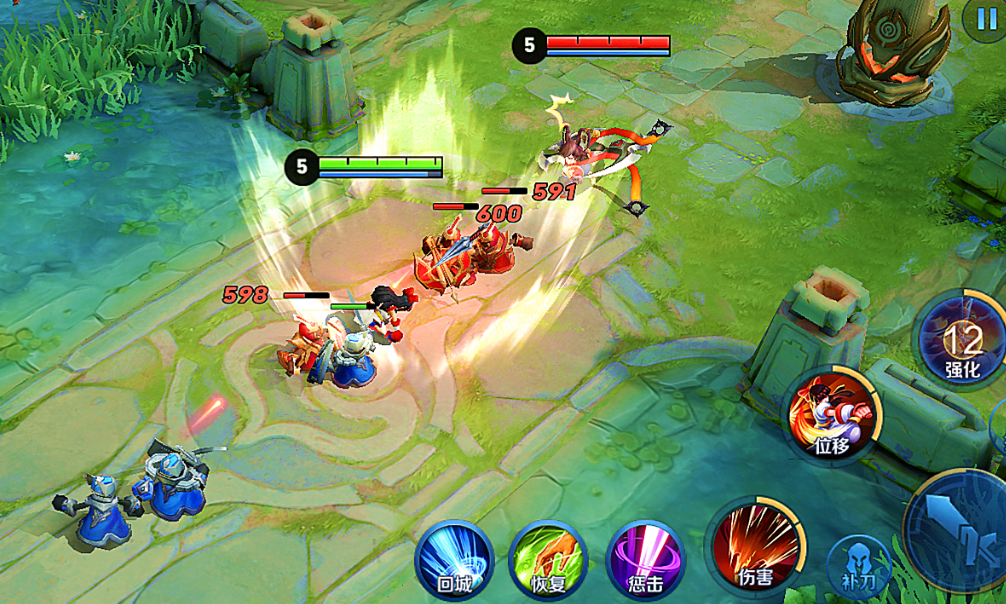The image size is (1006, 604).
Task: Activate the 位移 dash skill
Action: (x=832, y=413)
